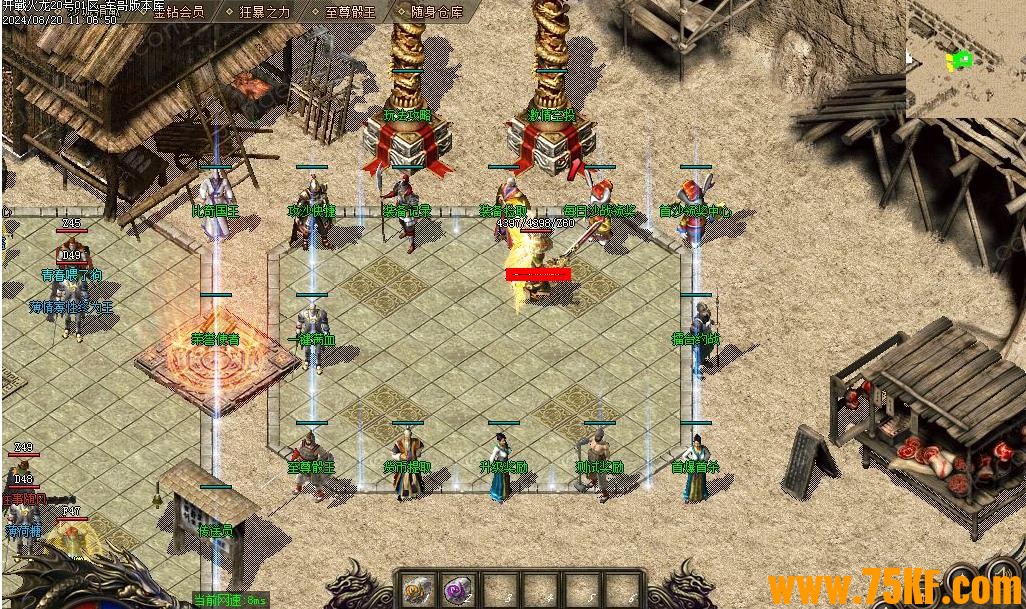
Task: Open the 狂暴之力 tab
Action: coord(262,12)
